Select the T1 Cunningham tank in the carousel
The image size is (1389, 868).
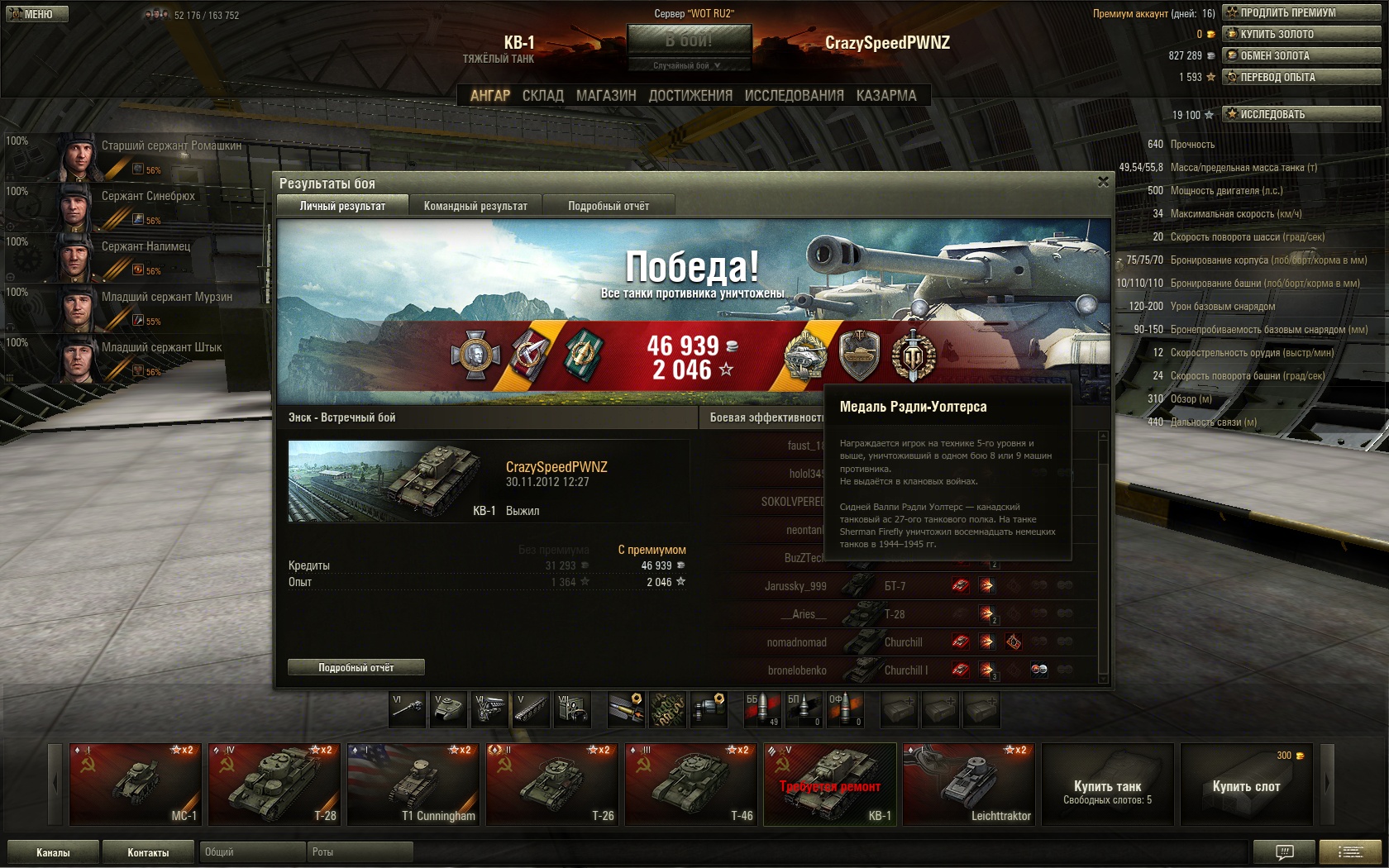[413, 784]
